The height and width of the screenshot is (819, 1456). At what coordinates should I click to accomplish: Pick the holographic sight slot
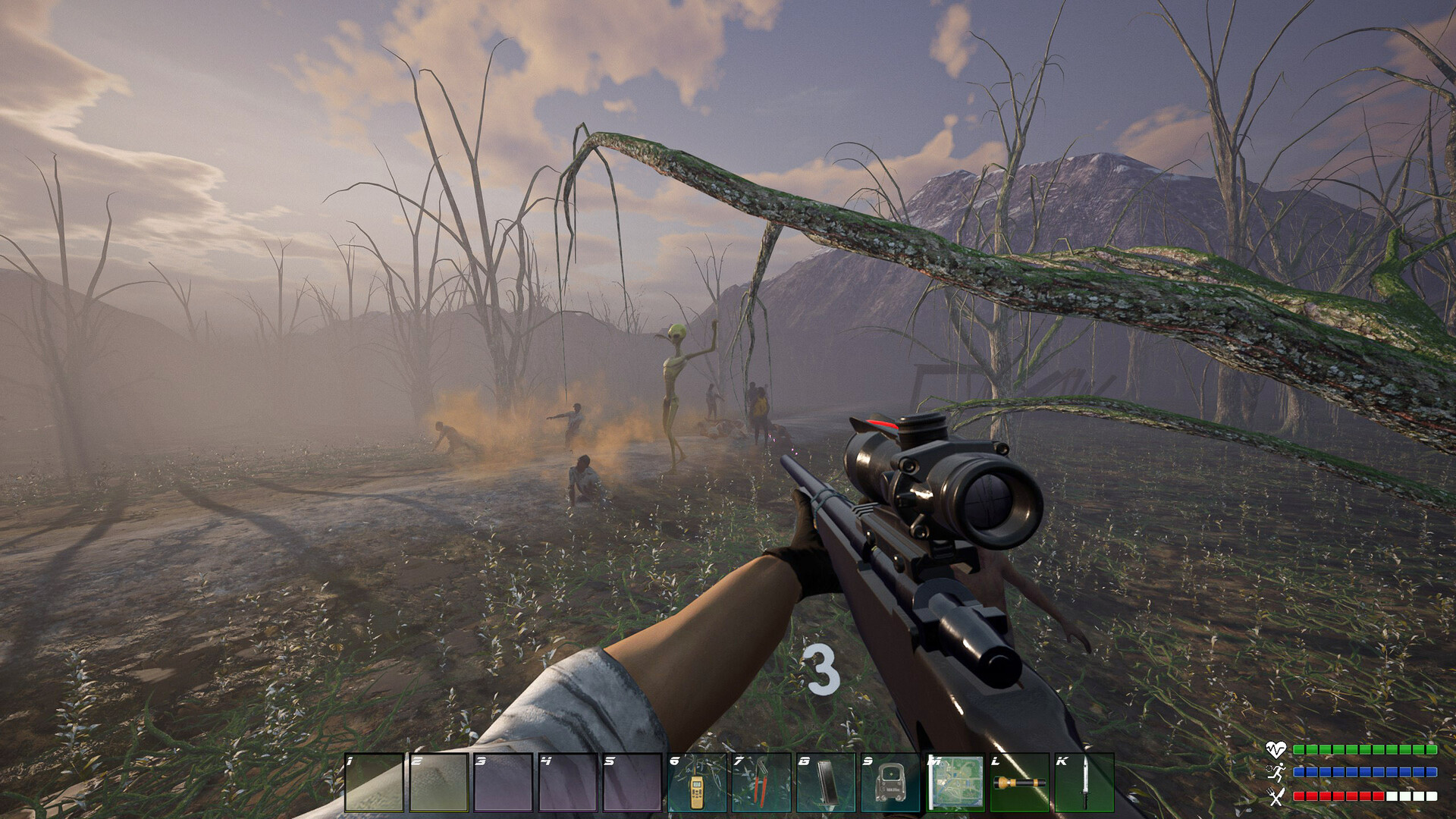(890, 783)
